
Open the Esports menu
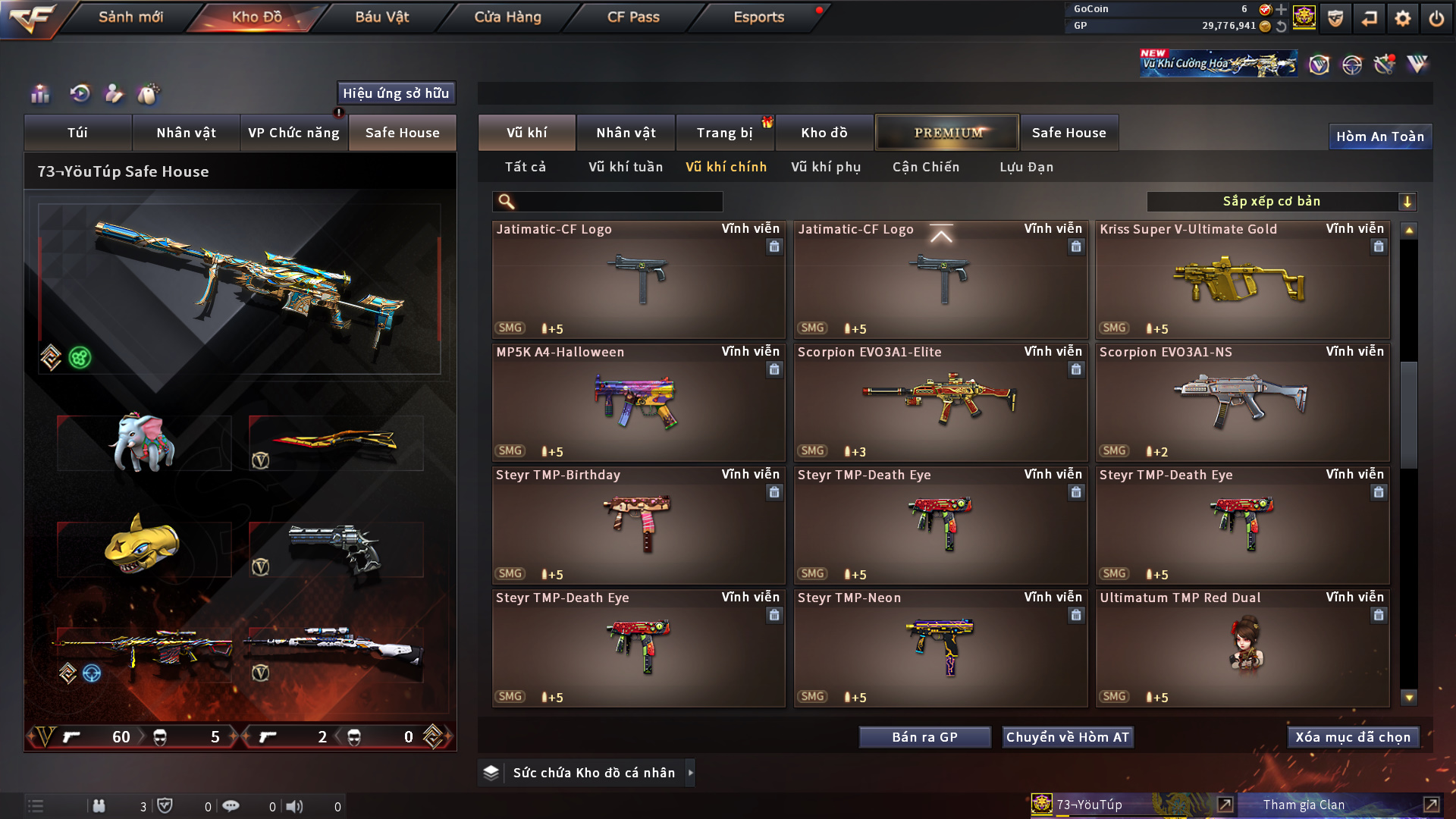758,17
